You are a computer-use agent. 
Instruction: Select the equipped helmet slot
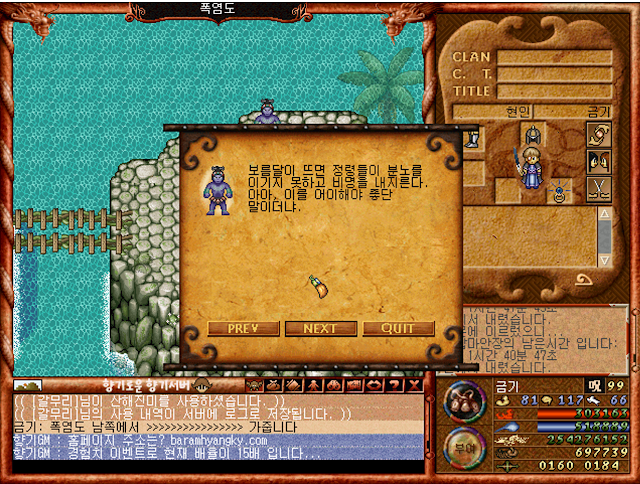pos(531,135)
